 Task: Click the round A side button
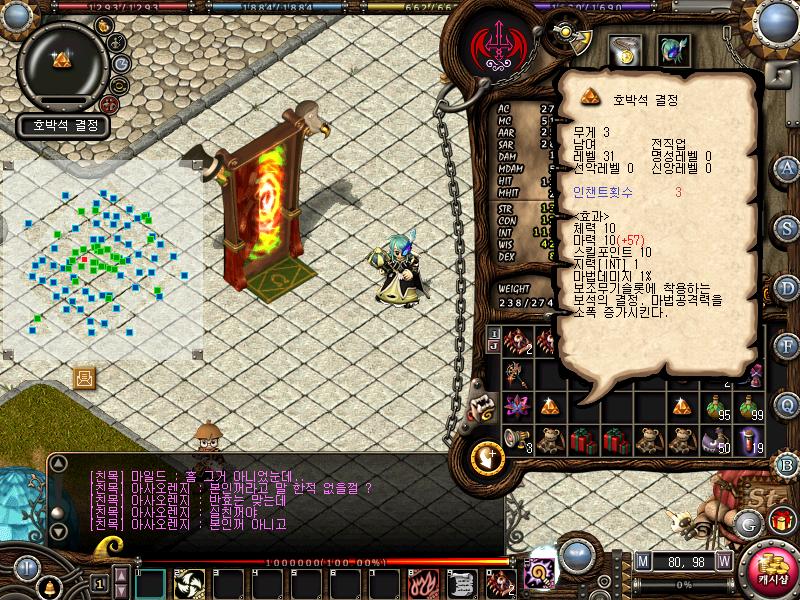pos(787,168)
